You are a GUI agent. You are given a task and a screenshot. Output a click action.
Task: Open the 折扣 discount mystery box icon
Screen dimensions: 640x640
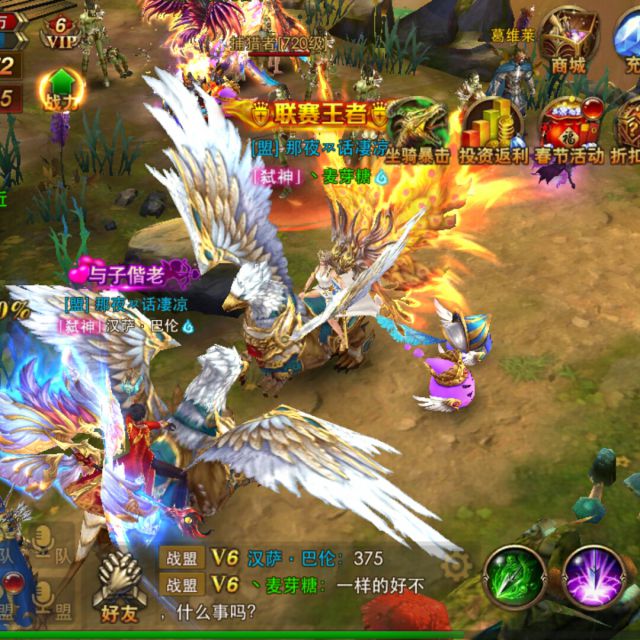click(x=629, y=130)
